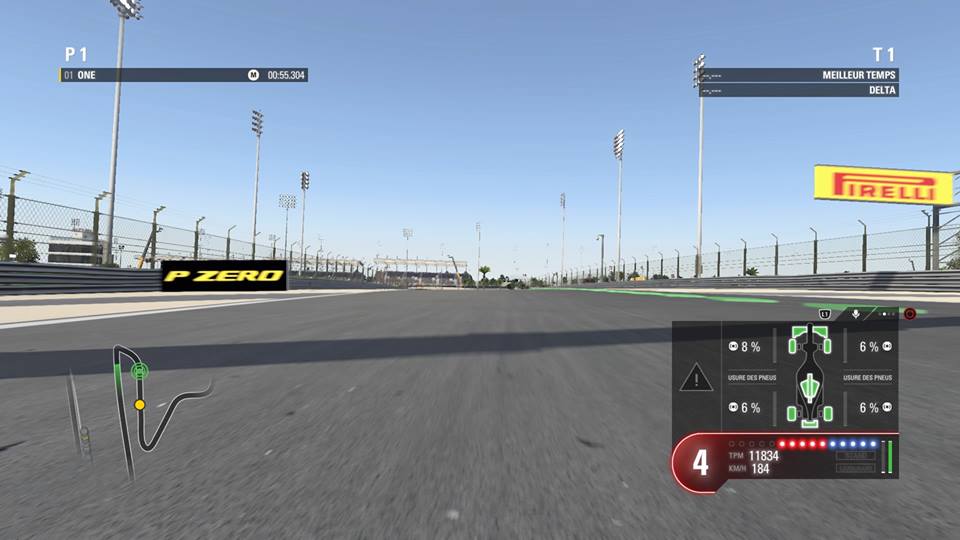Screen dimensions: 960x540
Task: Select the car damage diagram
Action: (810, 375)
